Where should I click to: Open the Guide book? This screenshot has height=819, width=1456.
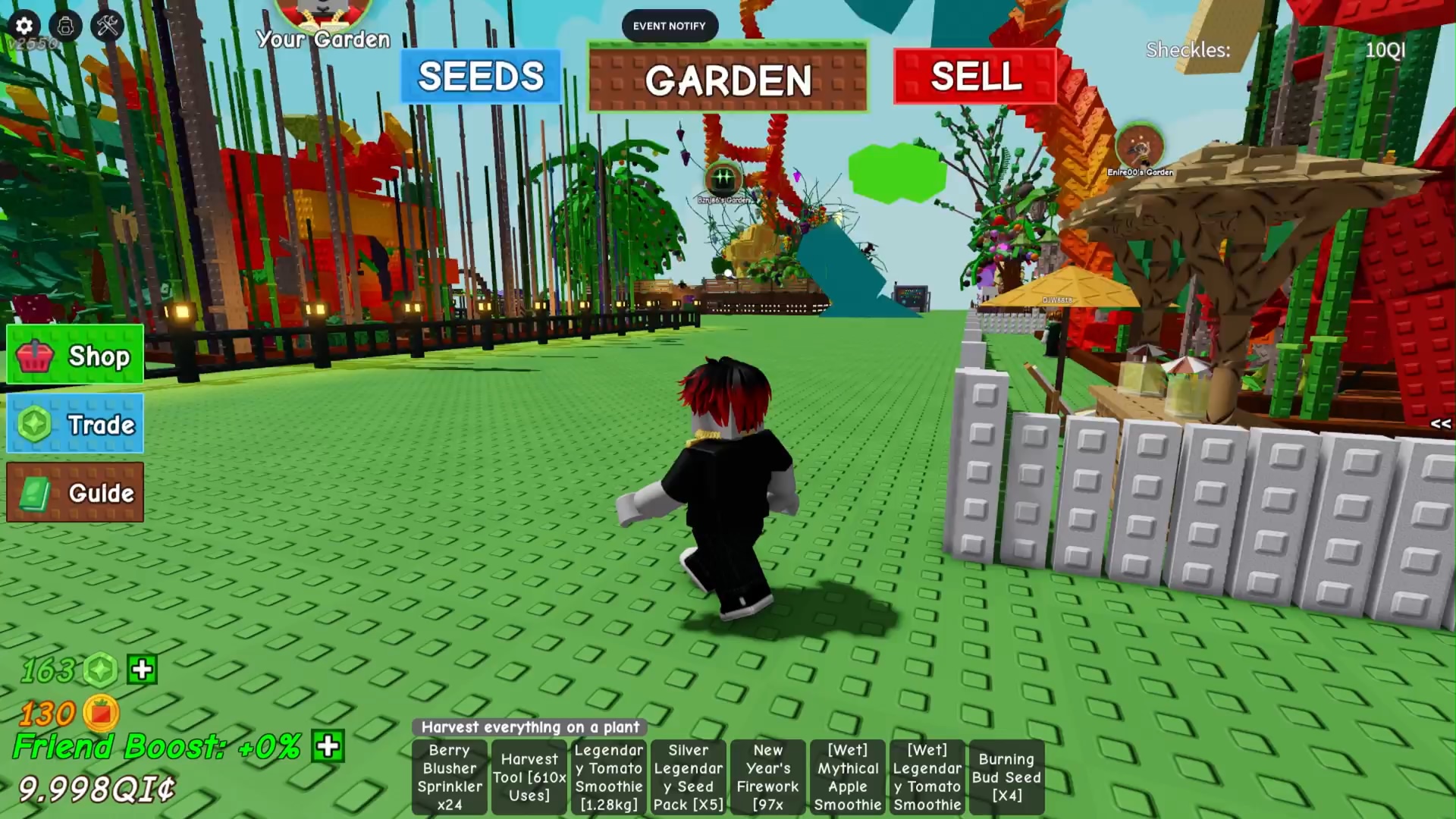[x=75, y=493]
